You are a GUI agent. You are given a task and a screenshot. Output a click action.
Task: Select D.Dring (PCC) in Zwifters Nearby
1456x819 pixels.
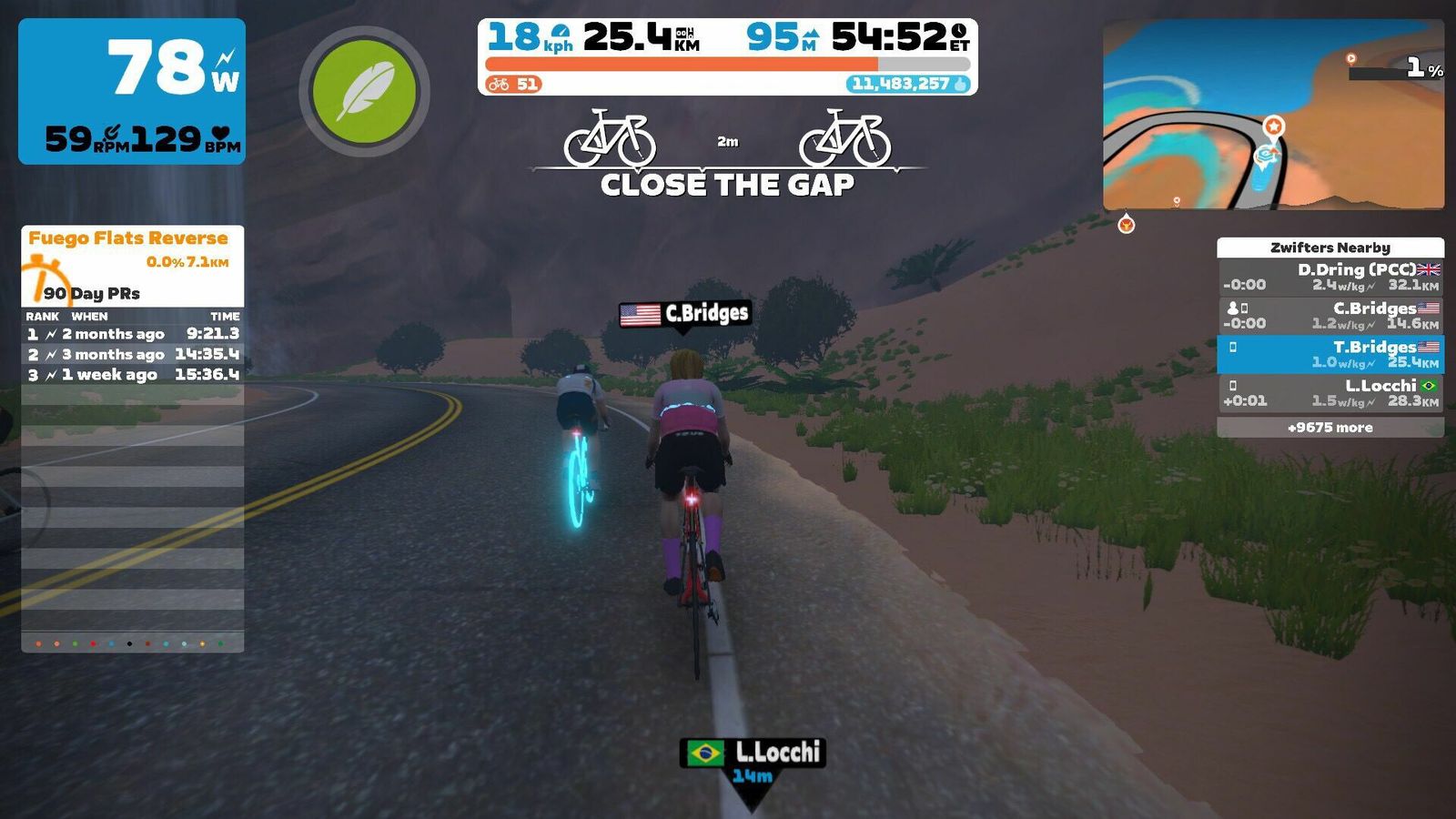[1330, 277]
